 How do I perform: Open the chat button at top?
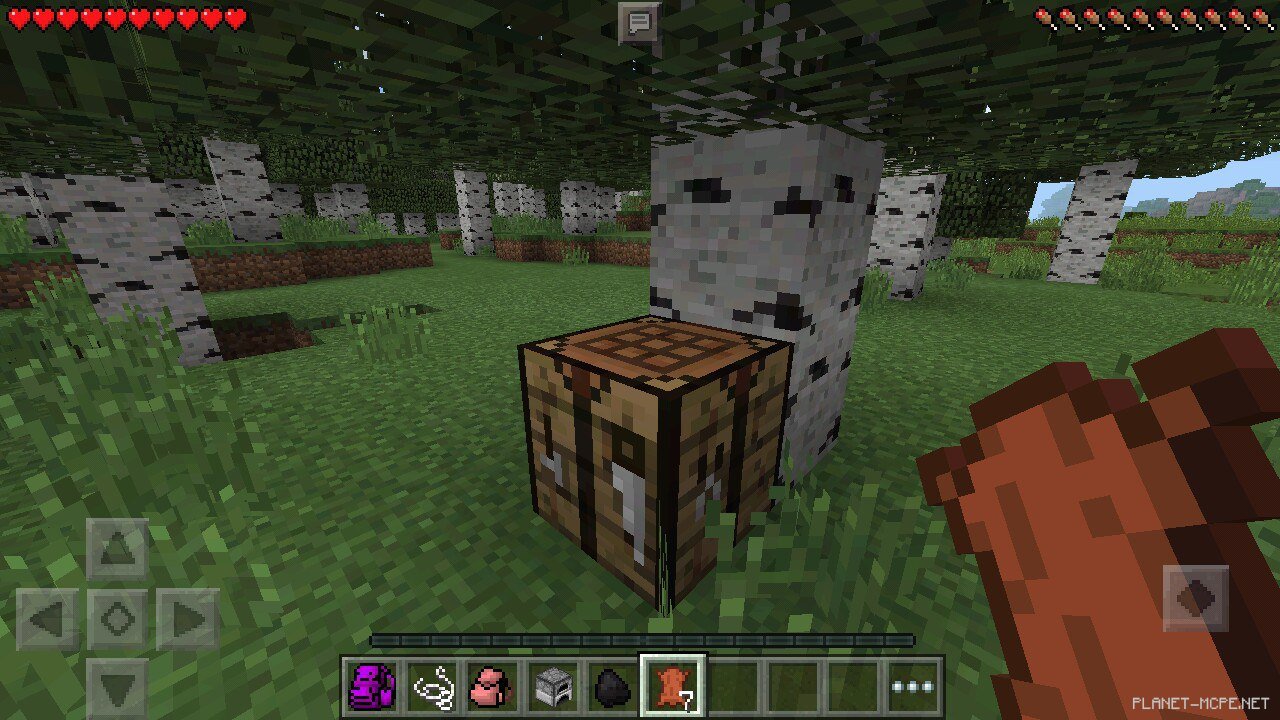pos(639,22)
